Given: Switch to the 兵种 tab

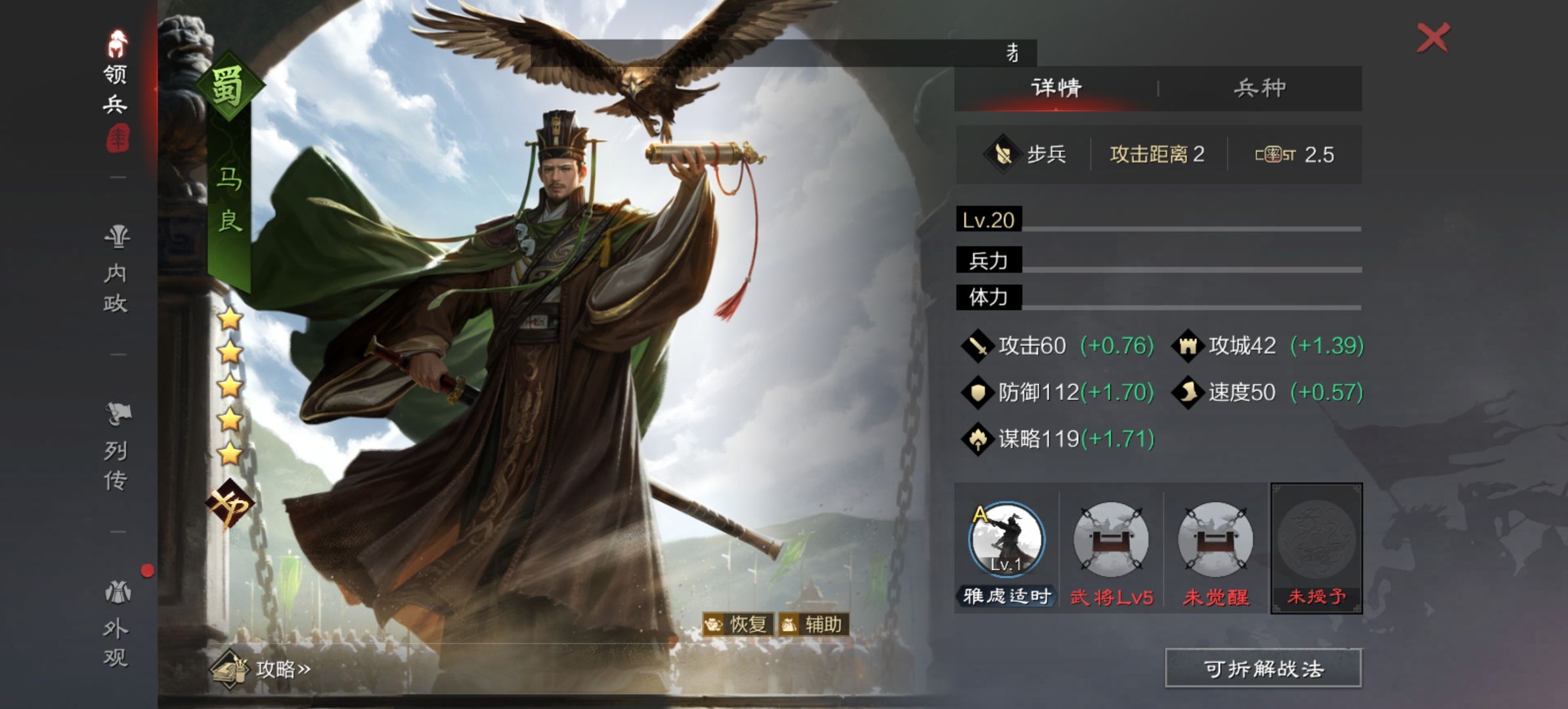Looking at the screenshot, I should [1259, 88].
